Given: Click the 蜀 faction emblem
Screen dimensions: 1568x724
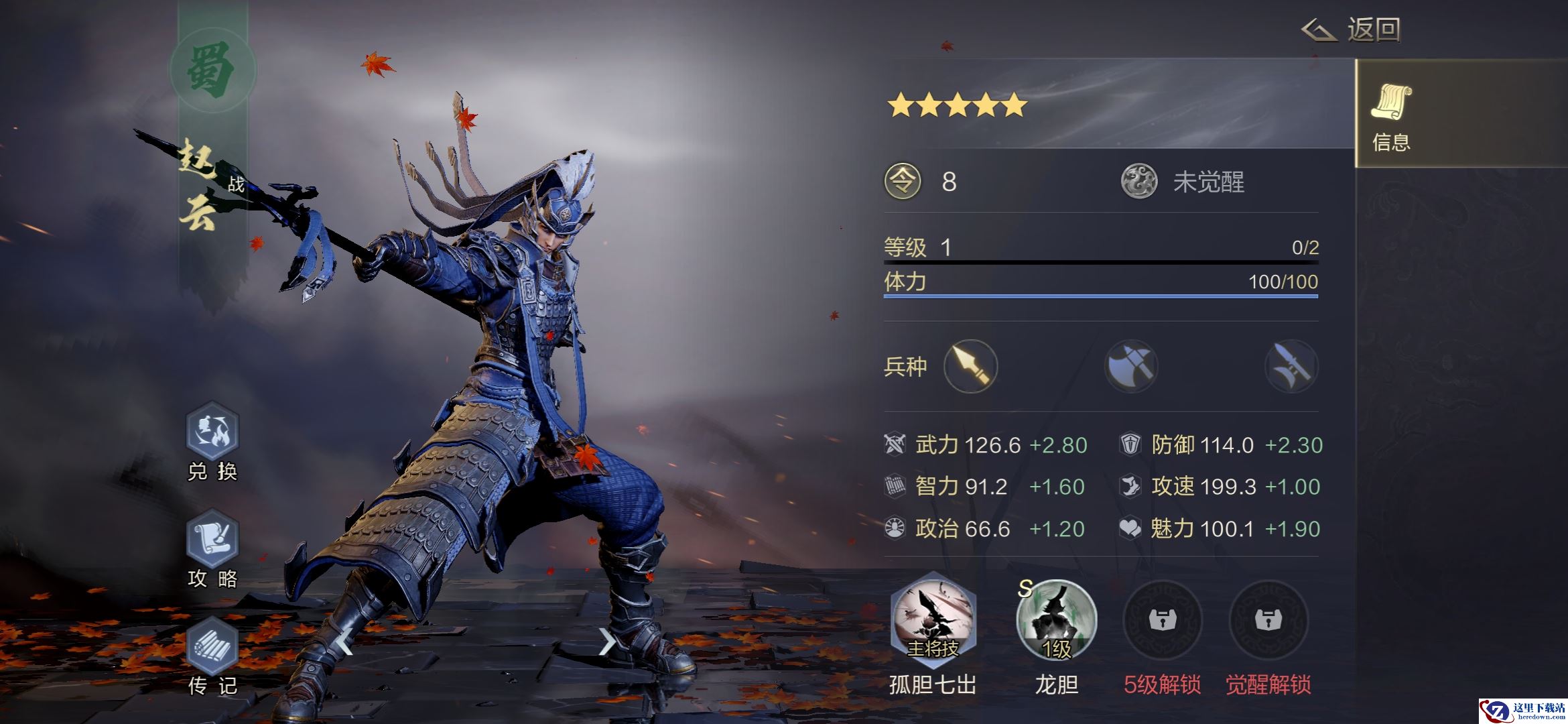Looking at the screenshot, I should [x=212, y=71].
